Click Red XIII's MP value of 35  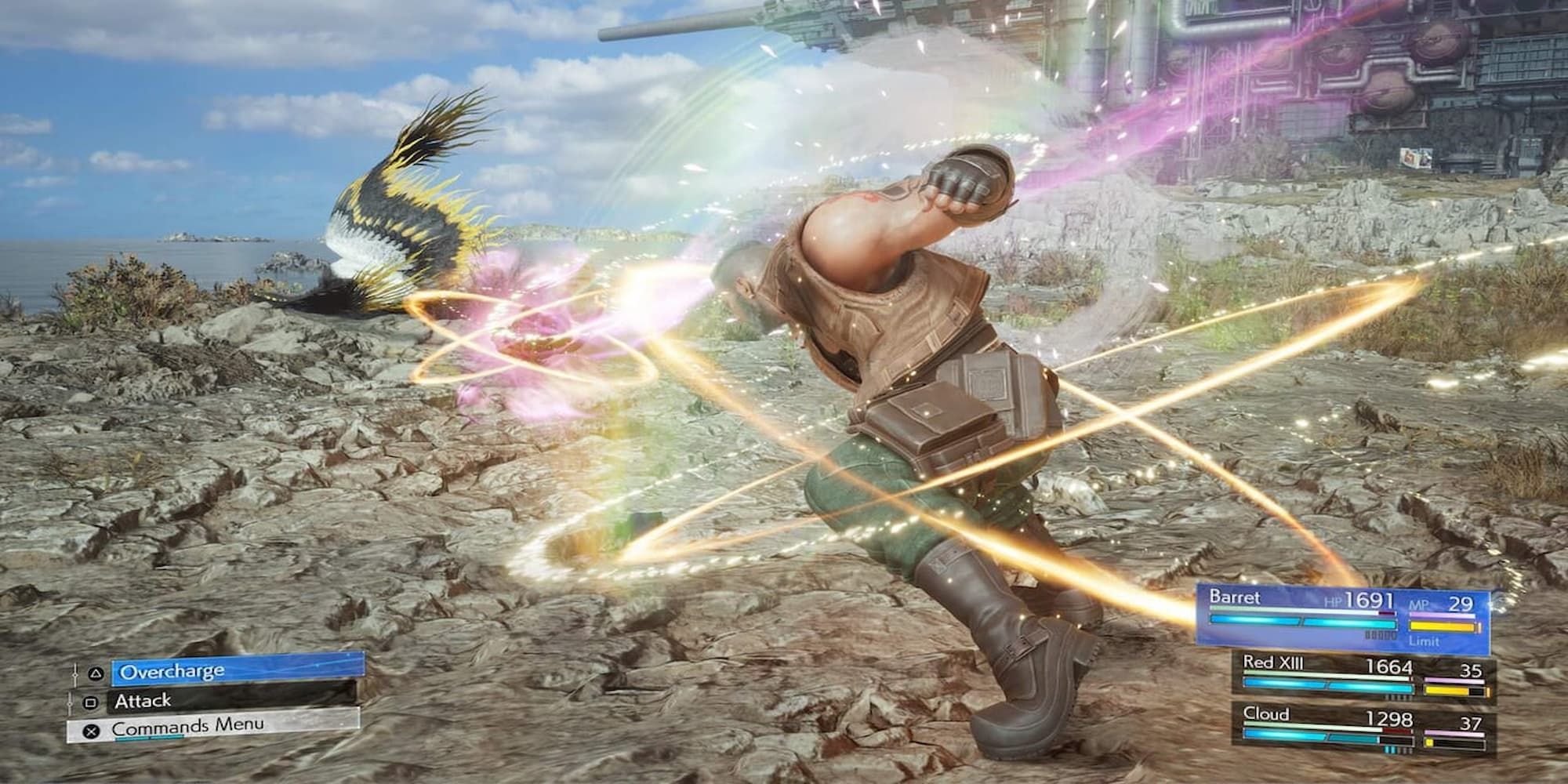(x=1472, y=669)
